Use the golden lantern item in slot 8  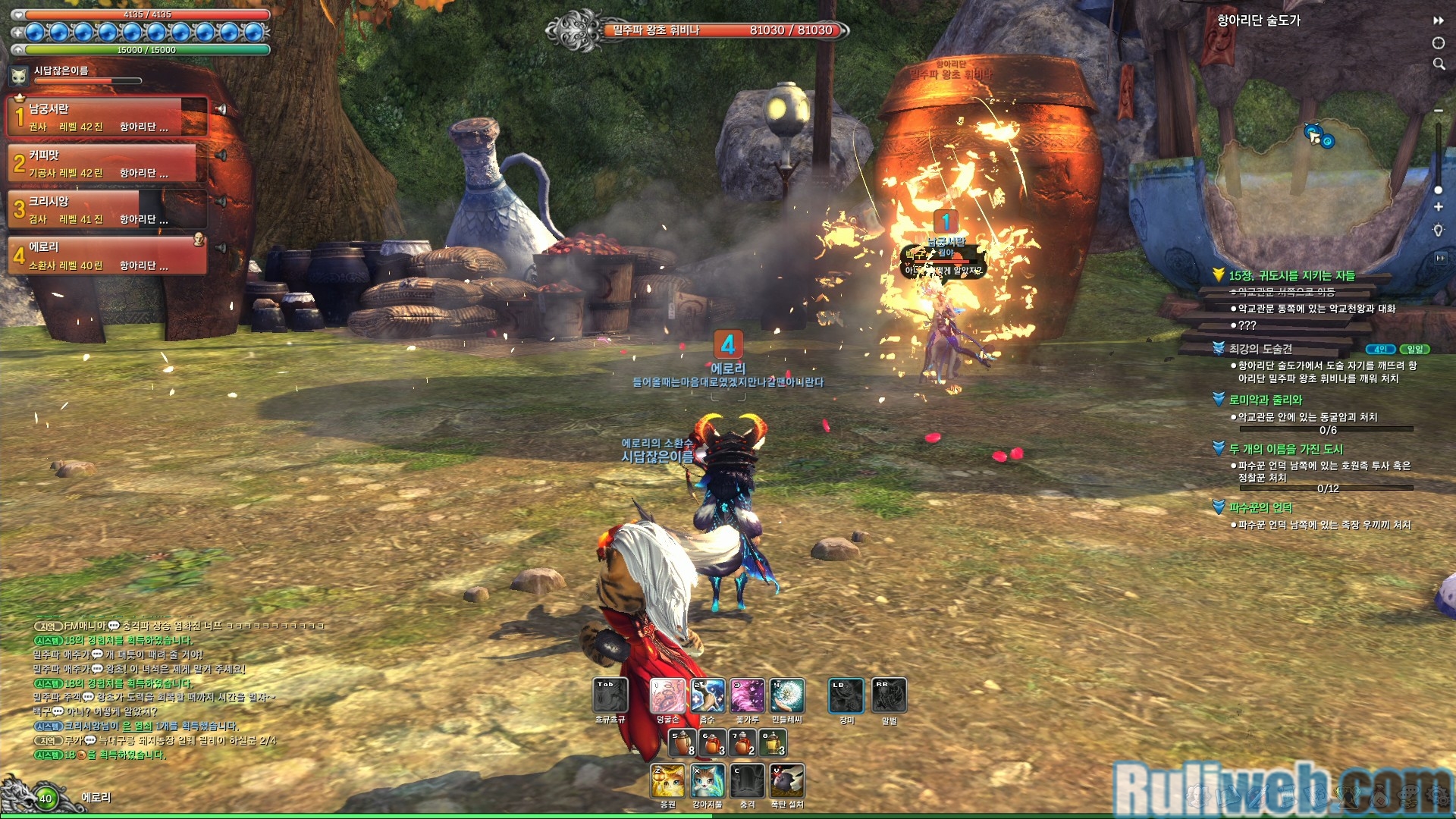[x=773, y=742]
